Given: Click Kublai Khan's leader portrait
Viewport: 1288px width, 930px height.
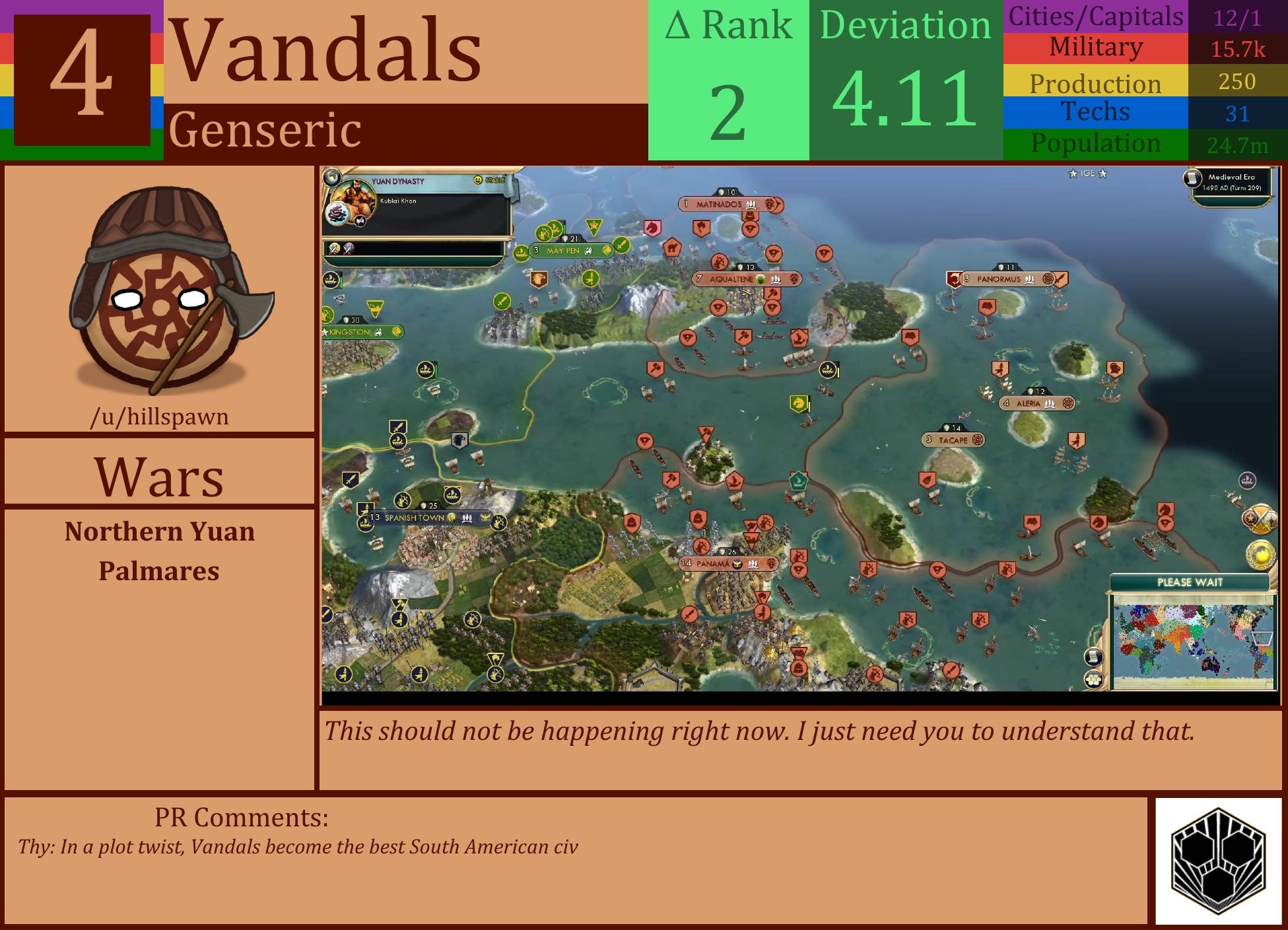Looking at the screenshot, I should [355, 198].
